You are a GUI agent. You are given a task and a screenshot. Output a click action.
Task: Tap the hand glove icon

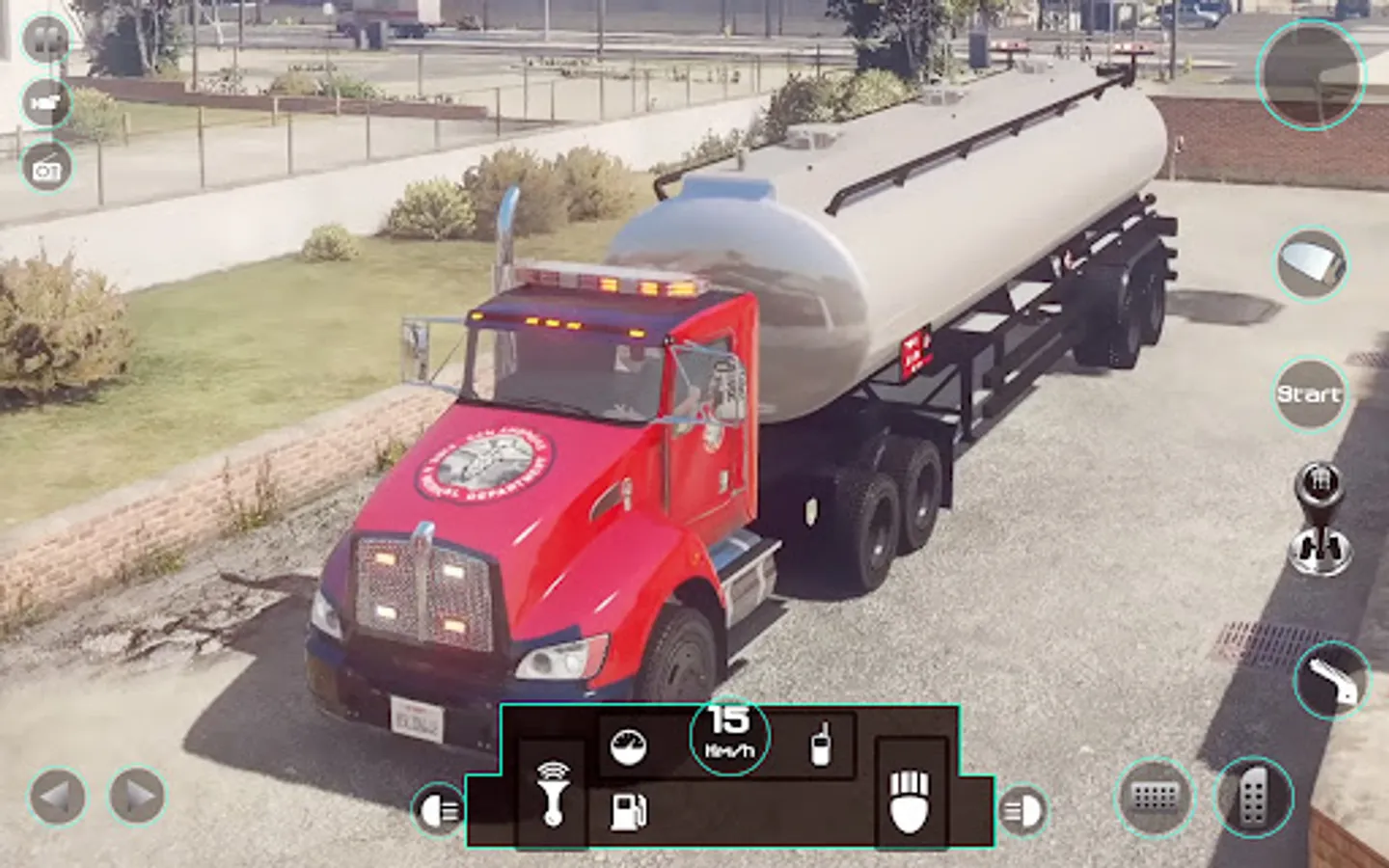pos(909,800)
